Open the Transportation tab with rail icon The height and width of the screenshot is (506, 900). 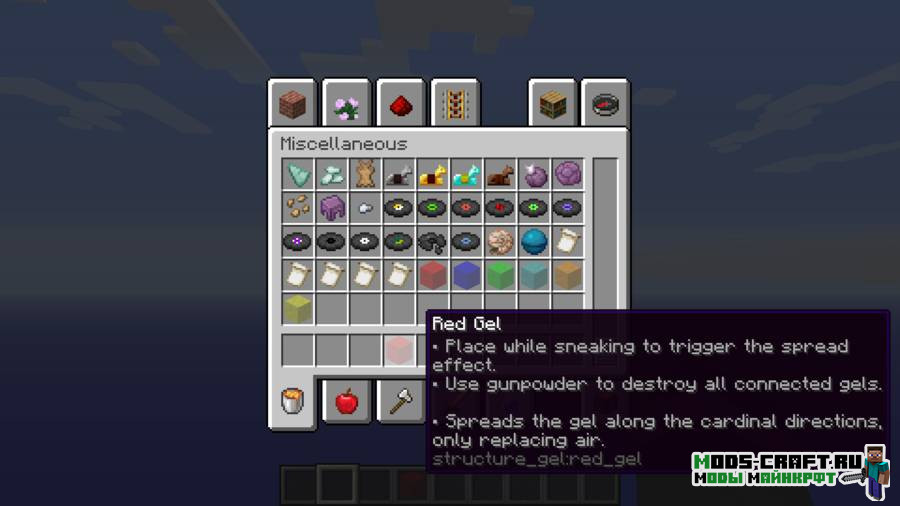point(455,104)
